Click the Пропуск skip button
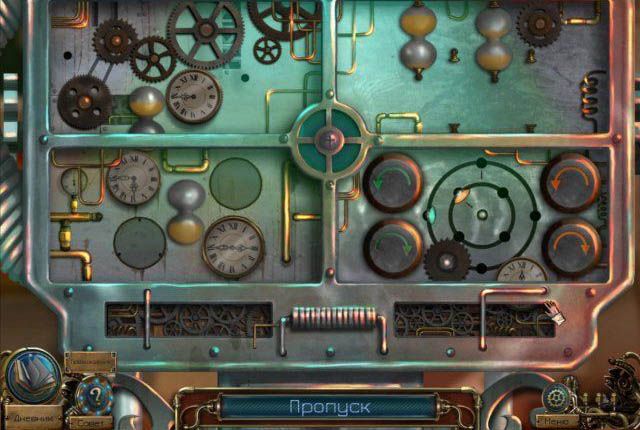 point(329,407)
